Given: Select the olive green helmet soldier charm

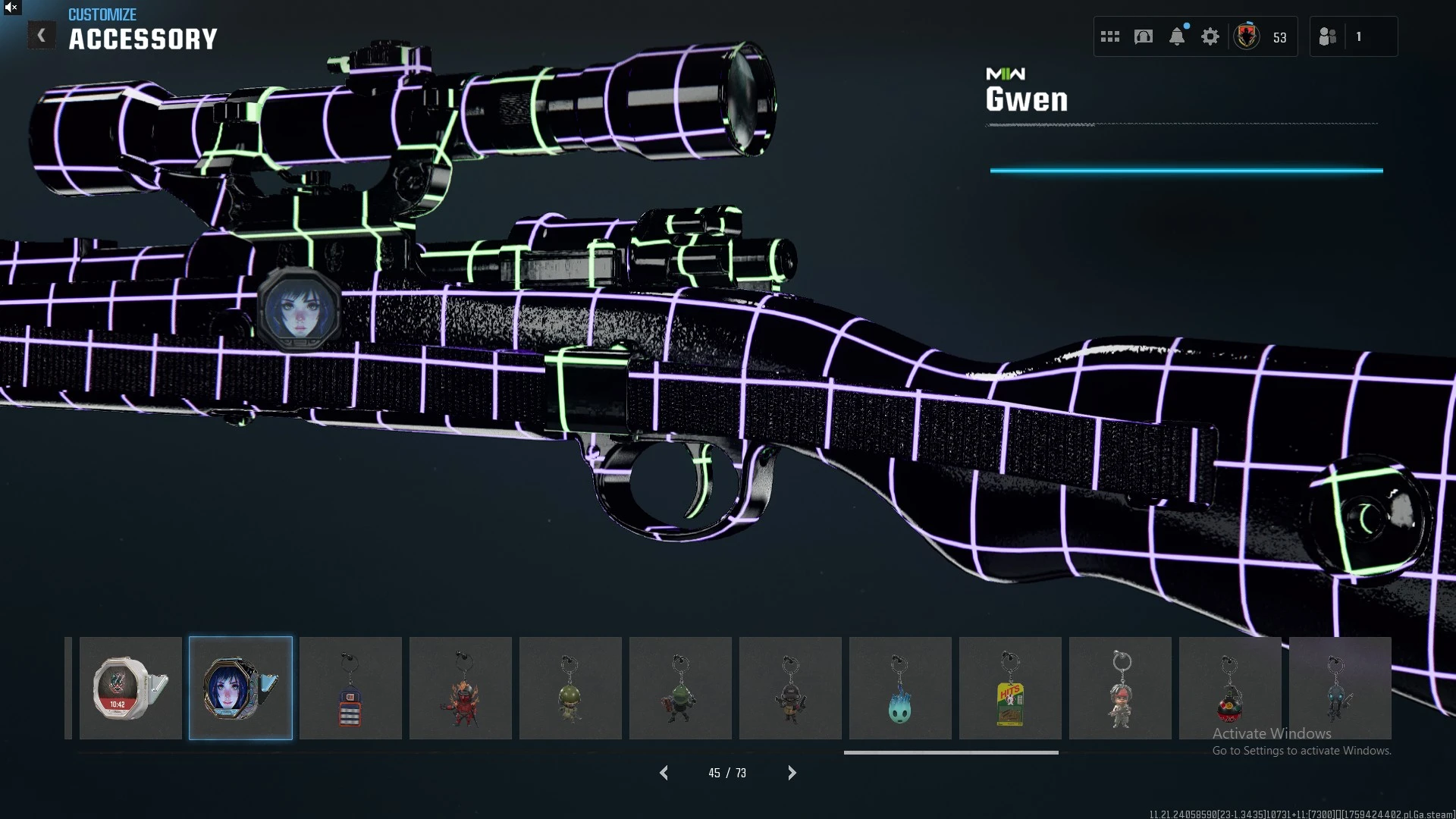Looking at the screenshot, I should (570, 688).
